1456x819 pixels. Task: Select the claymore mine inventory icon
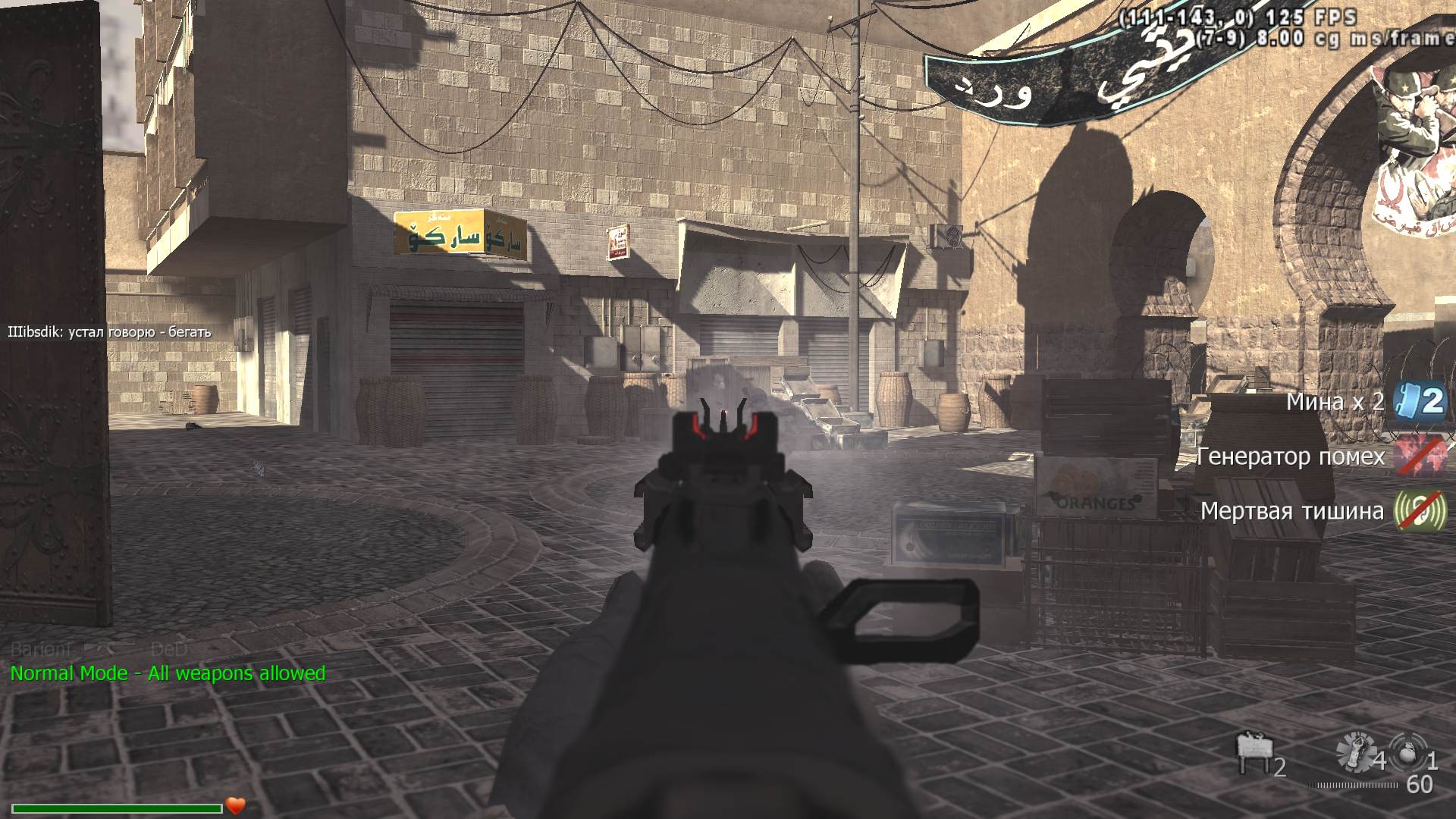click(1253, 753)
